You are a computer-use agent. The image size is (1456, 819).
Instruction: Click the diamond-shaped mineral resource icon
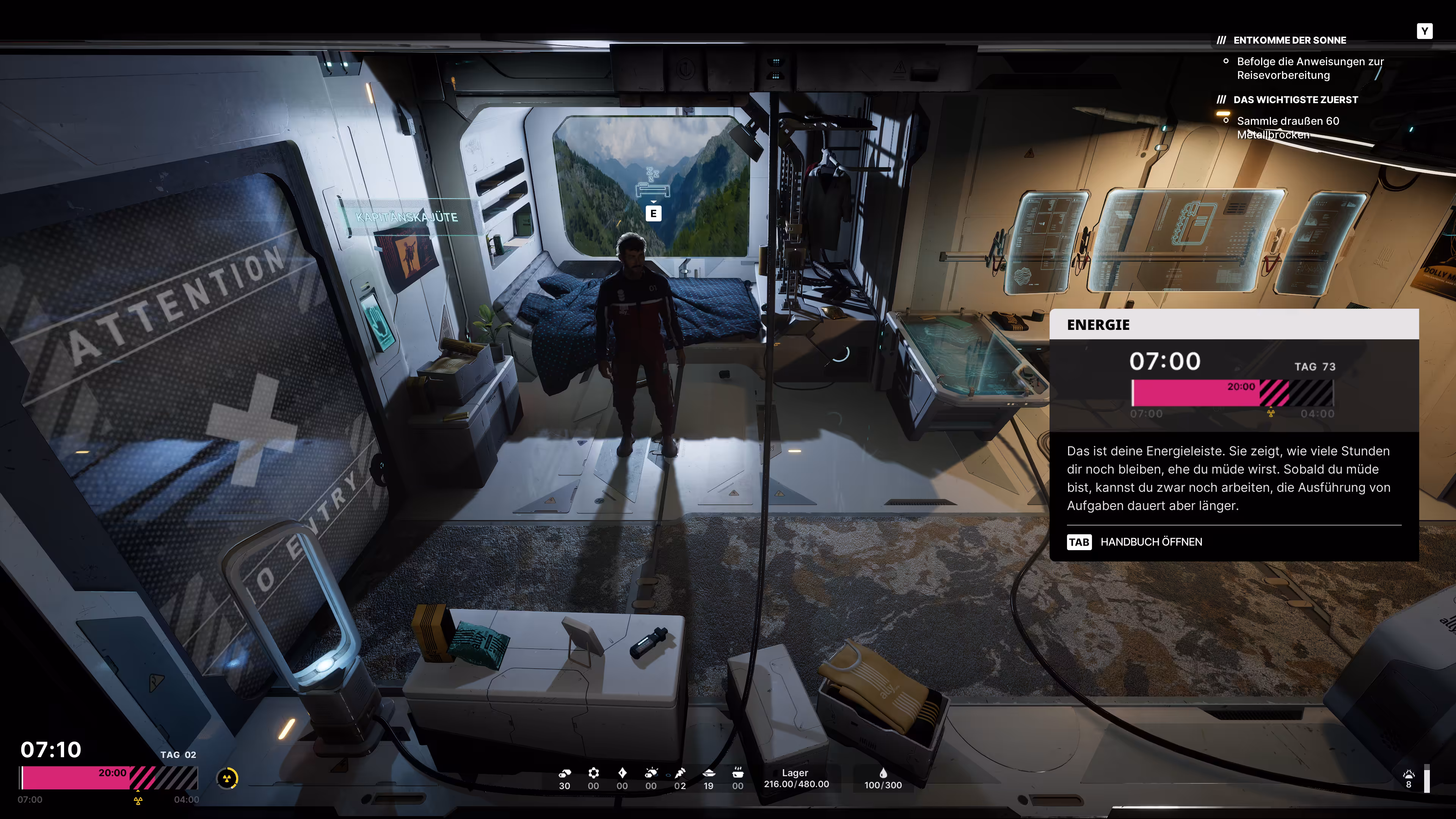[x=622, y=773]
